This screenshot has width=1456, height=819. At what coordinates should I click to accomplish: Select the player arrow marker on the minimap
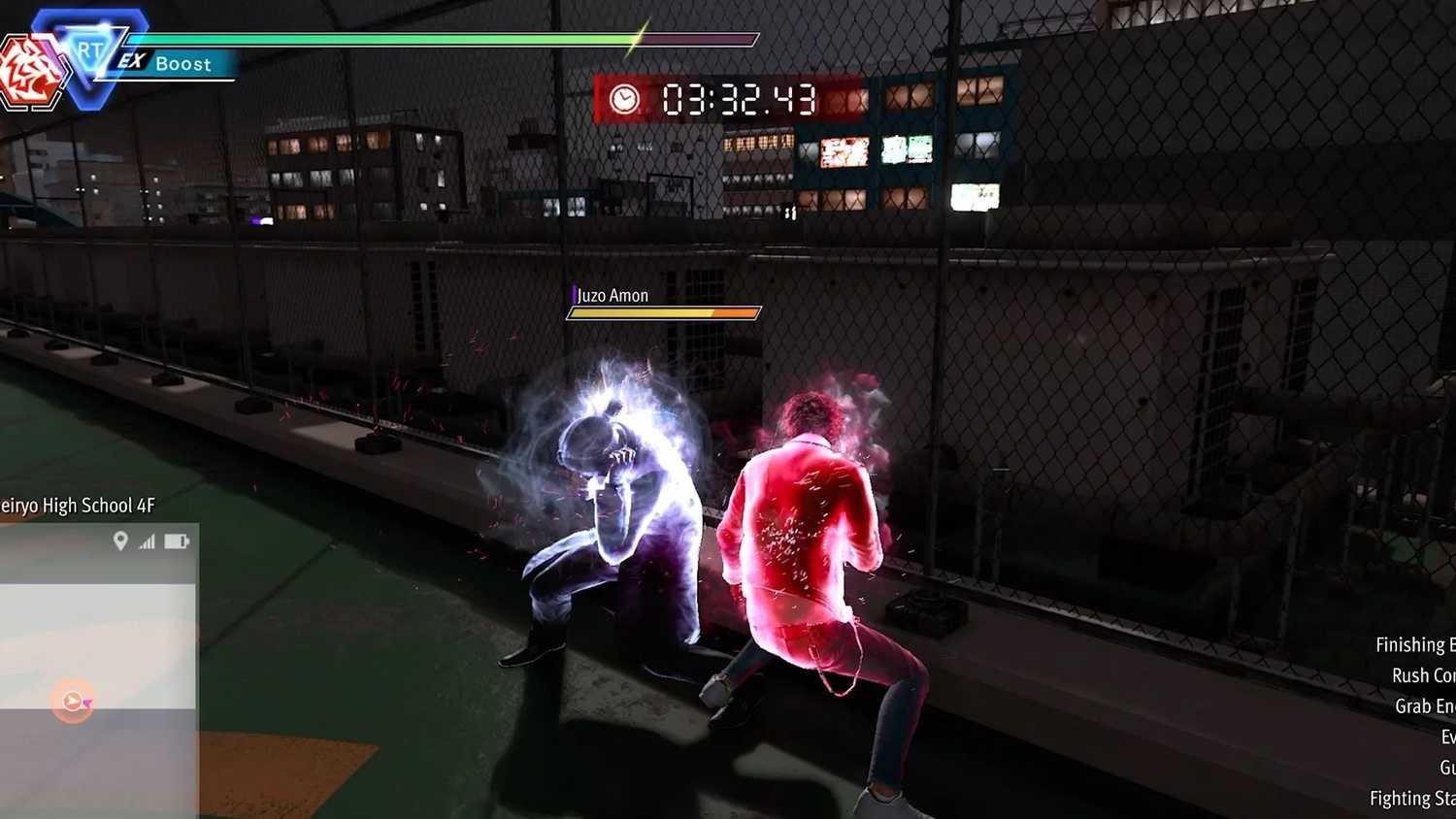[x=73, y=701]
